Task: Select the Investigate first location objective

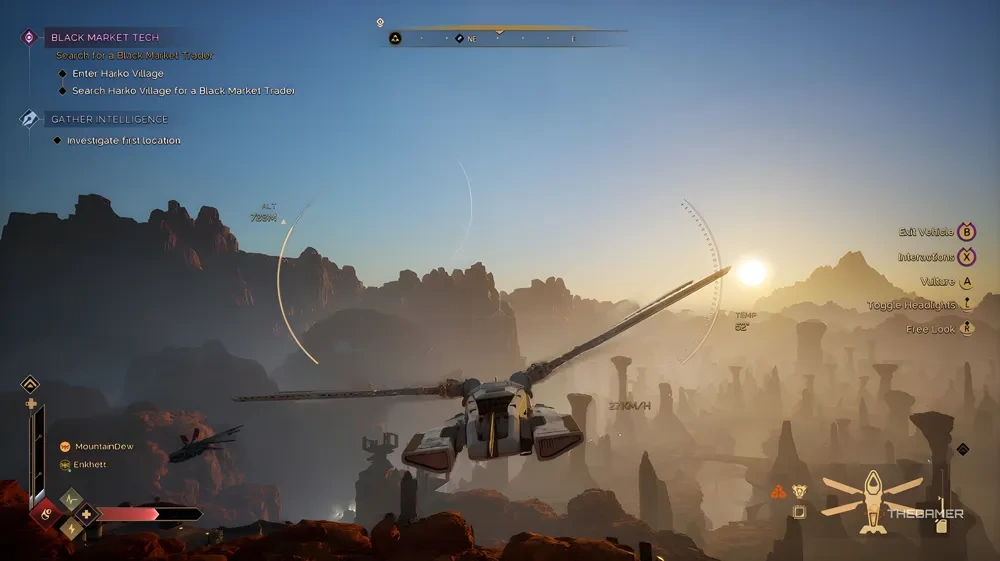Action: (123, 140)
